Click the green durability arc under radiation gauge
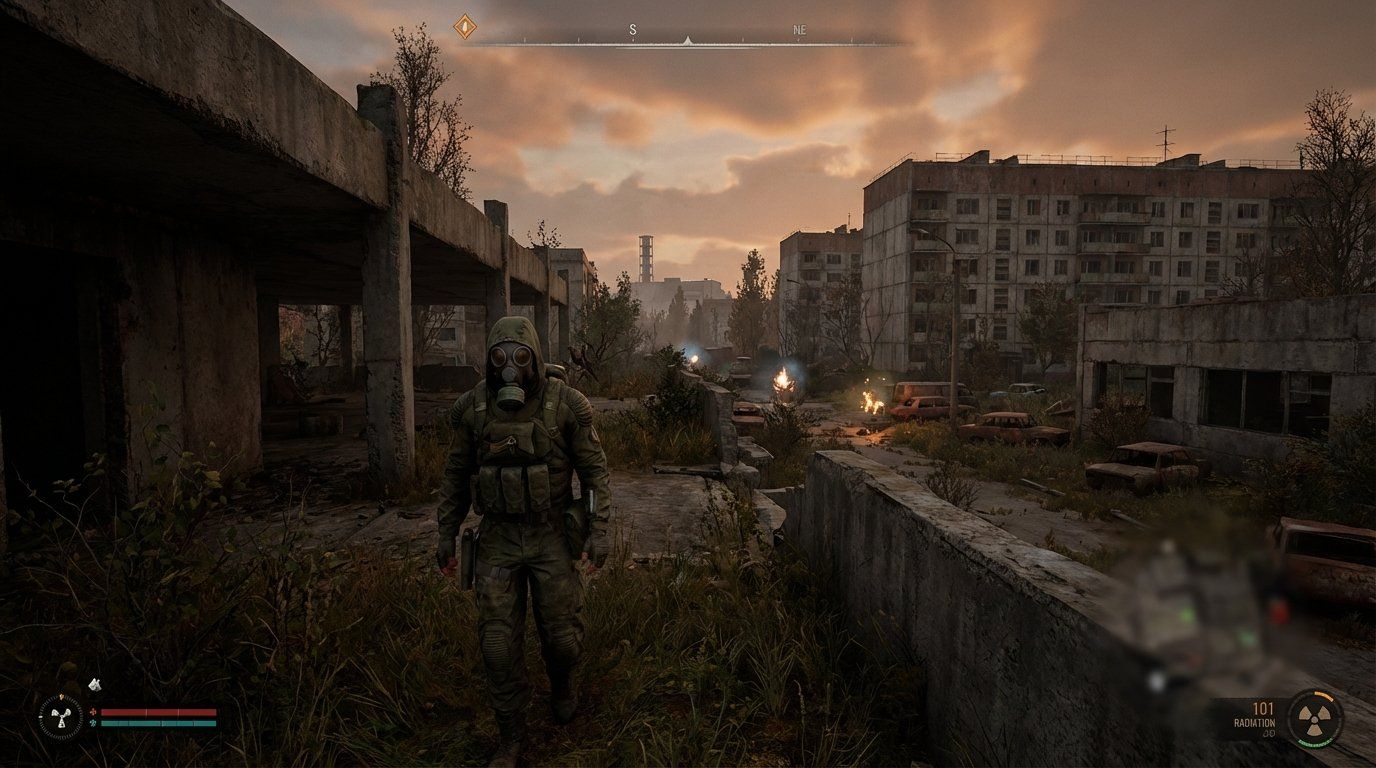The image size is (1376, 768). 1314,742
